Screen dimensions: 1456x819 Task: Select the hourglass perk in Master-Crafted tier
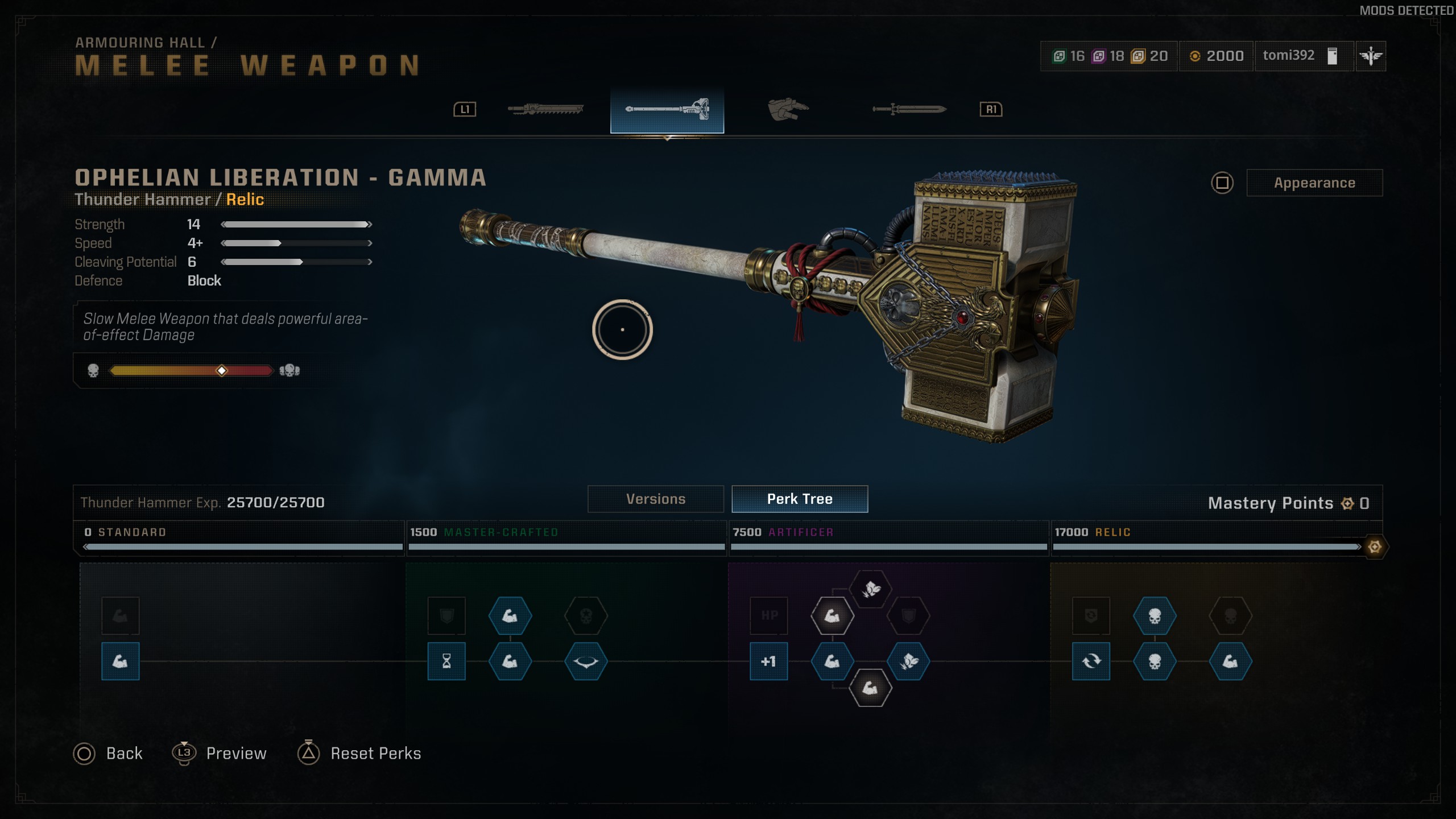[448, 661]
